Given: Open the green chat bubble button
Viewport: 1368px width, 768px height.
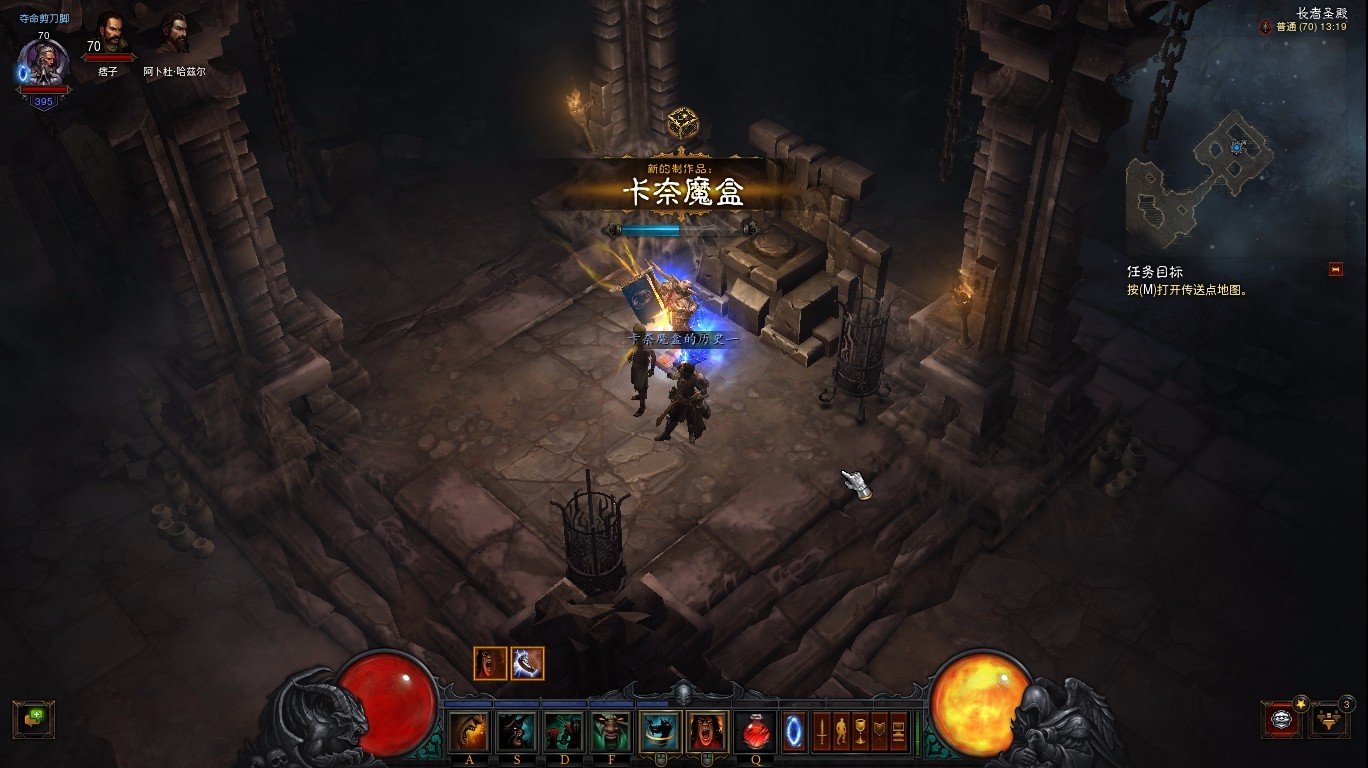Looking at the screenshot, I should pos(33,719).
